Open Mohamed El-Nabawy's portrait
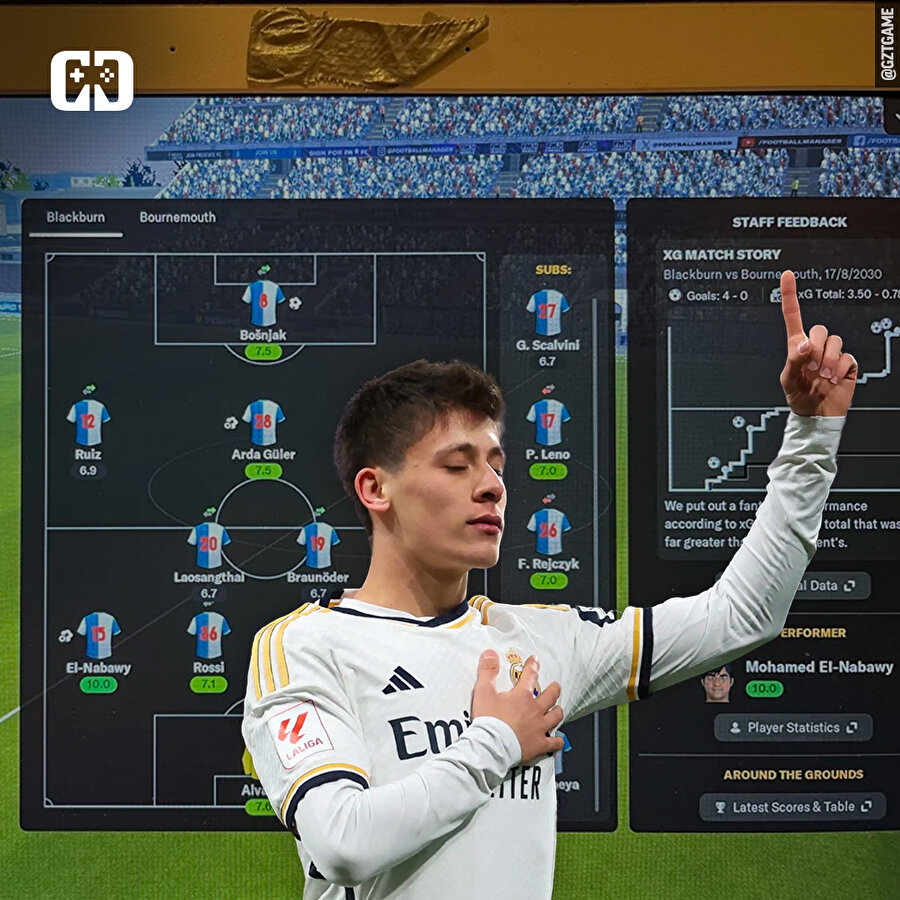Viewport: 900px width, 900px height. point(716,683)
